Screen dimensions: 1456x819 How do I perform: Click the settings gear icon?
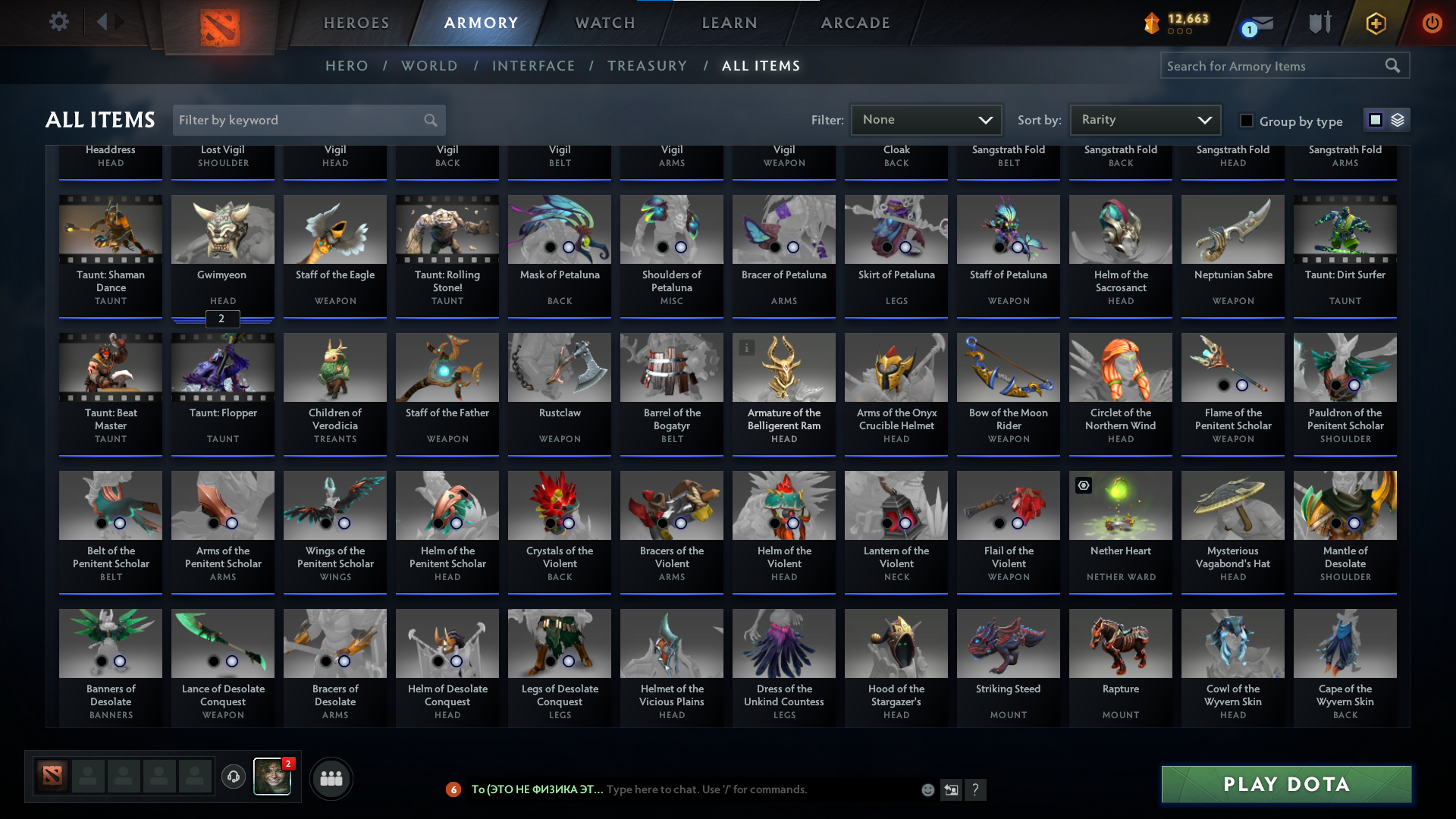coord(59,22)
